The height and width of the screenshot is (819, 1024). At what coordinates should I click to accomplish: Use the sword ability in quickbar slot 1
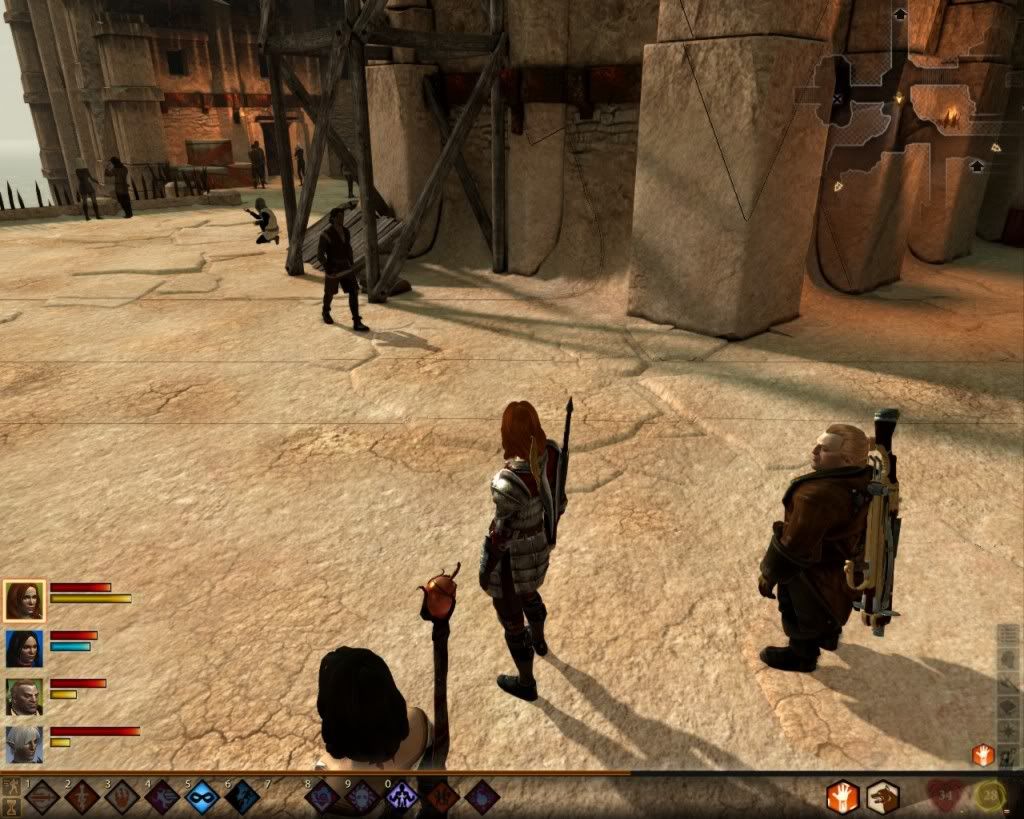coord(42,798)
